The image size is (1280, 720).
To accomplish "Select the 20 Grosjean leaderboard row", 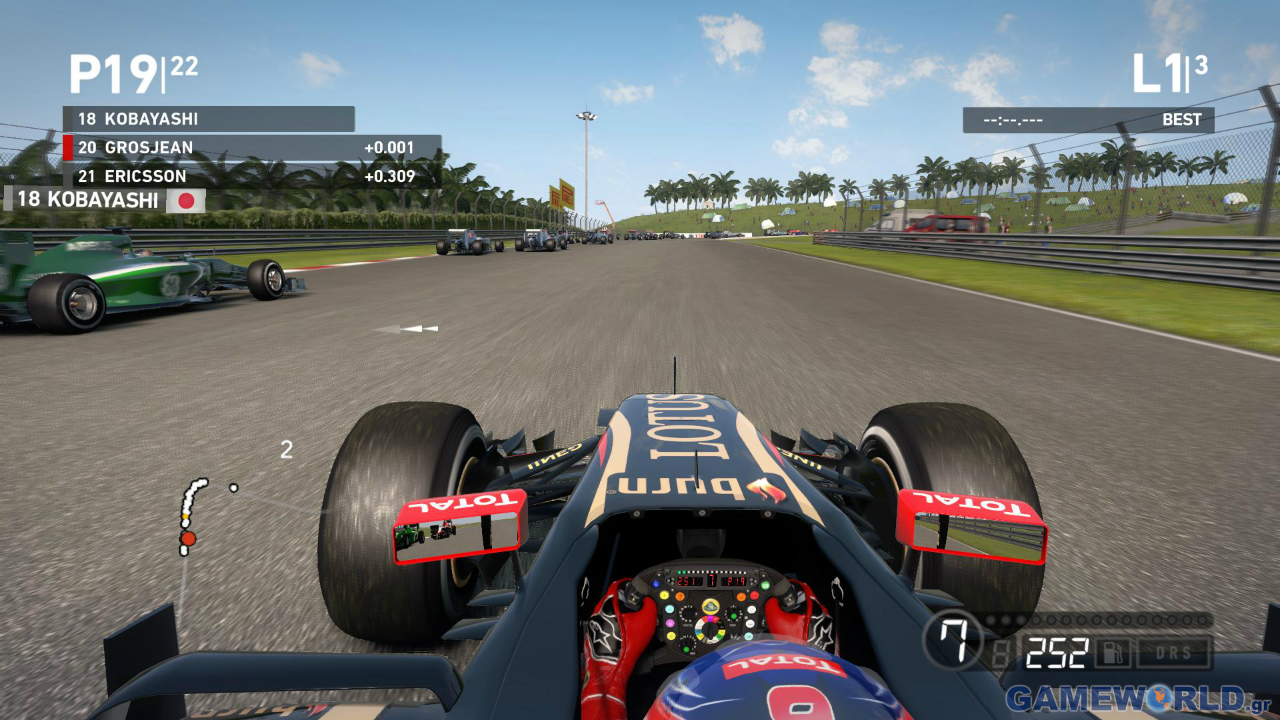I will click(x=250, y=148).
